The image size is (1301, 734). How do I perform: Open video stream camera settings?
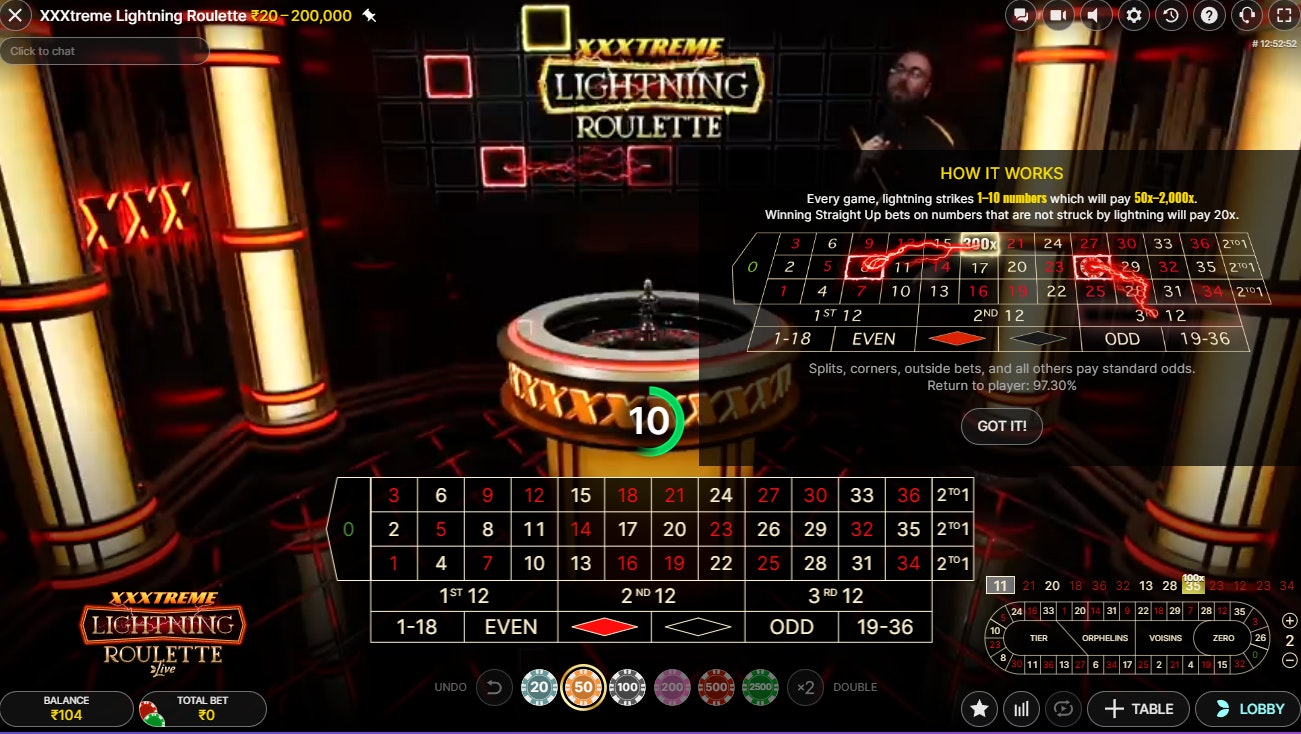tap(1058, 15)
